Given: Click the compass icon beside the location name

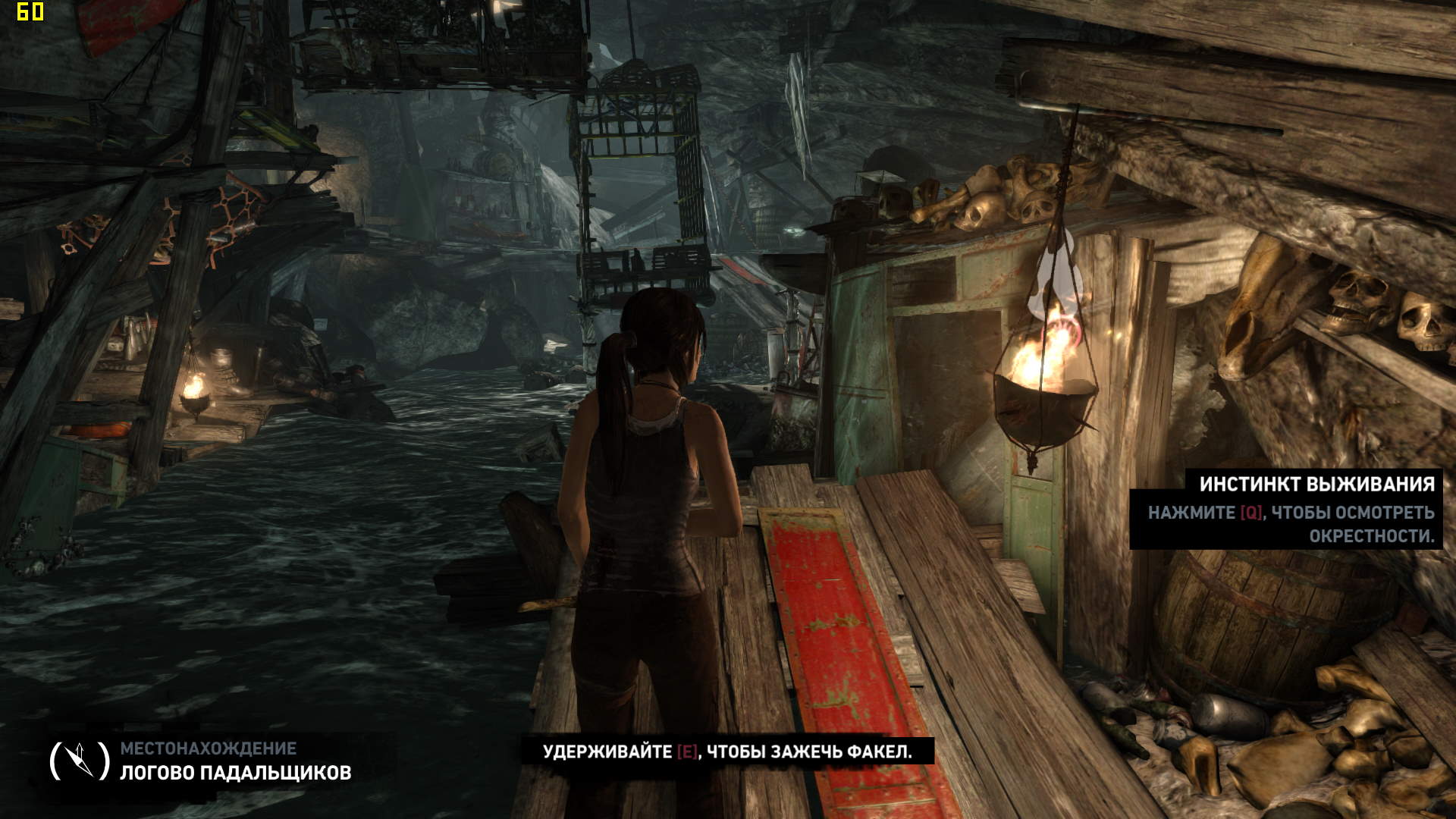Looking at the screenshot, I should click(x=80, y=760).
